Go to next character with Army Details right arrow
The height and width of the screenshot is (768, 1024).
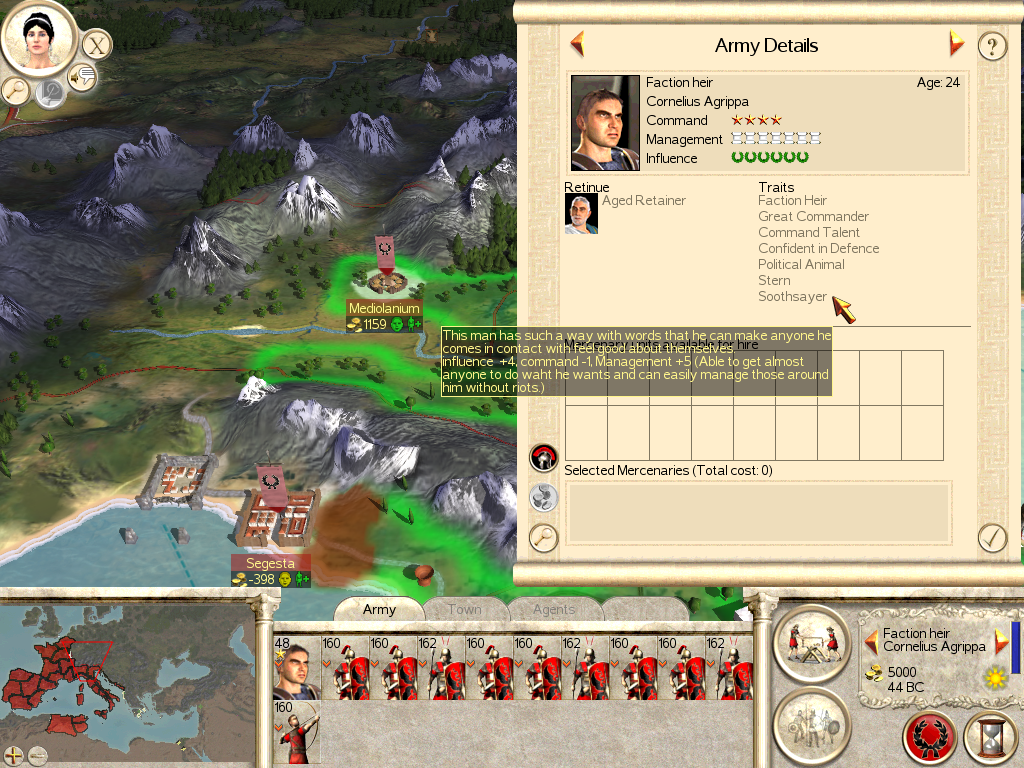[x=956, y=44]
